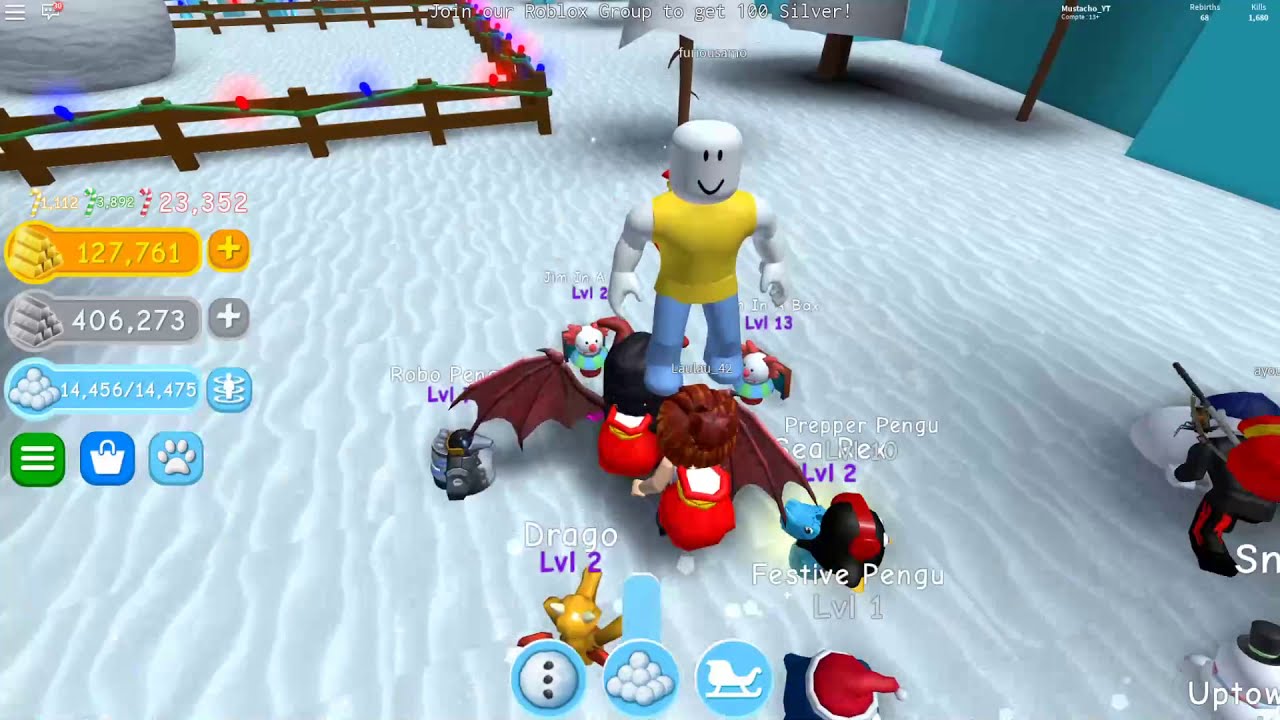Equip the sleigh from the hotbar
1280x720 pixels.
pos(734,679)
